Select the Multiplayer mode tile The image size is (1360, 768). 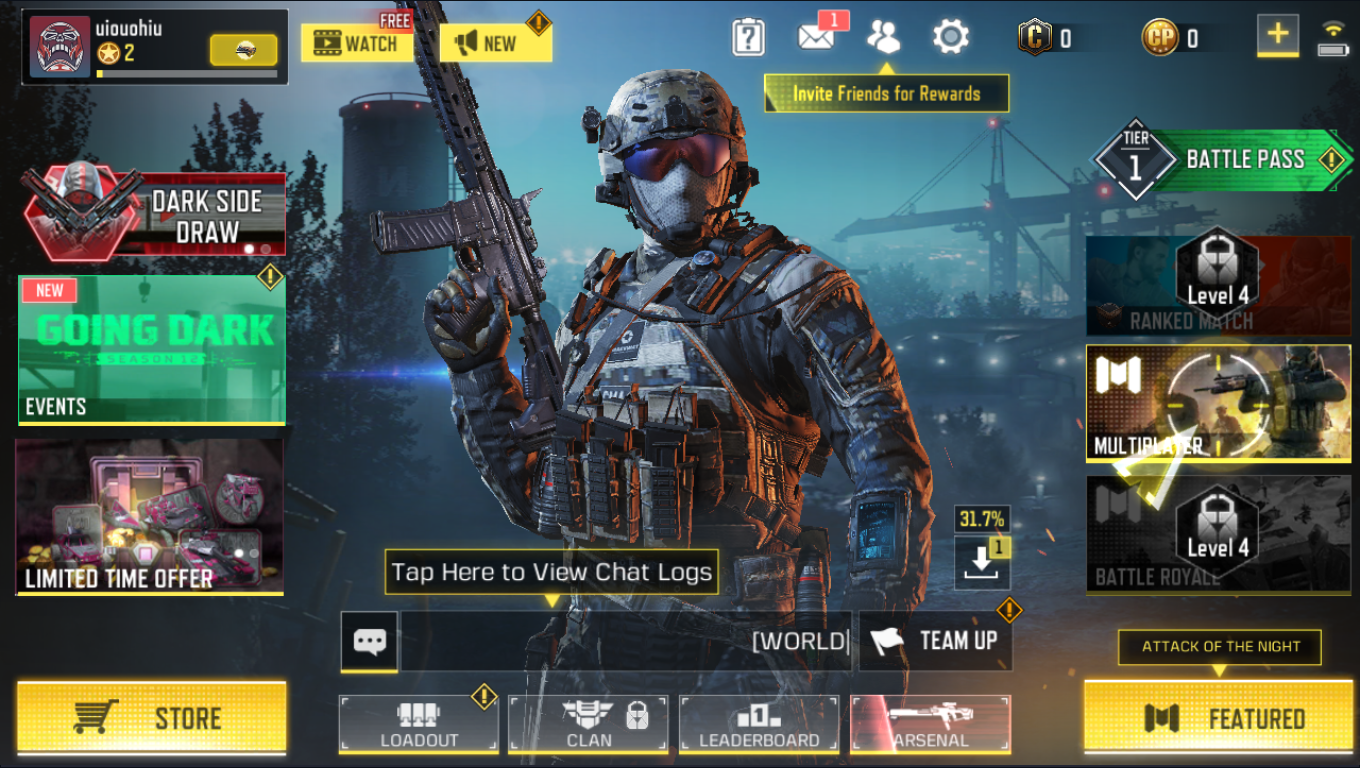click(x=1218, y=402)
